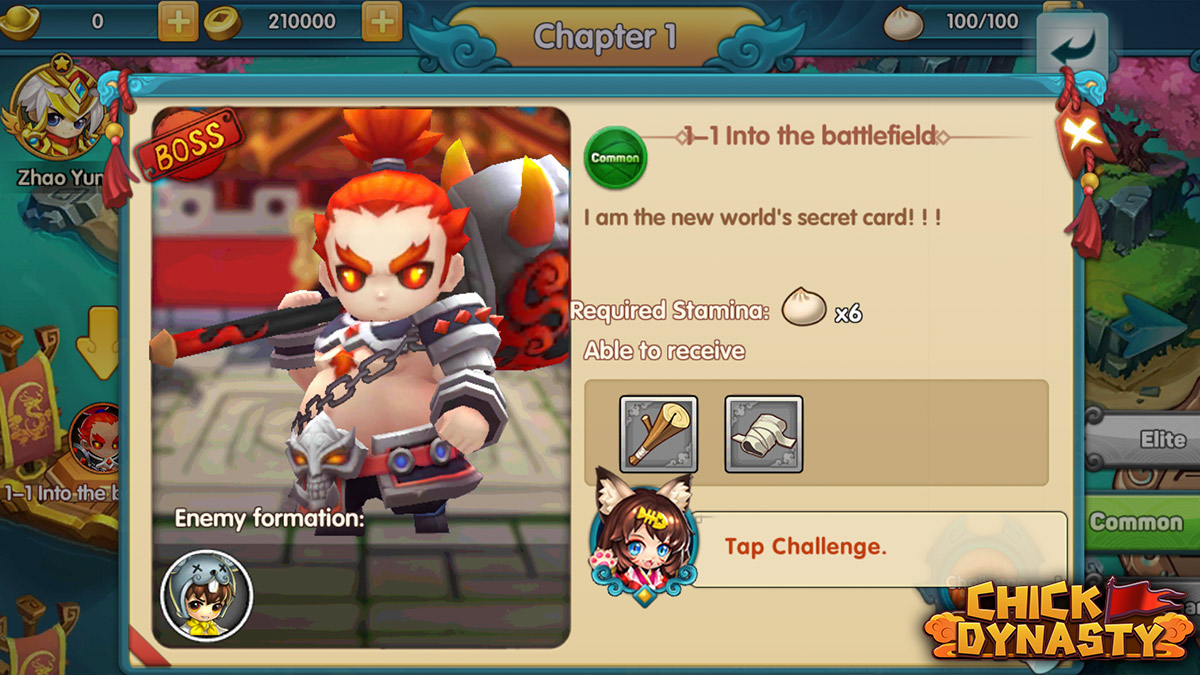Add more coins with plus button
1200x675 pixels.
click(x=381, y=21)
